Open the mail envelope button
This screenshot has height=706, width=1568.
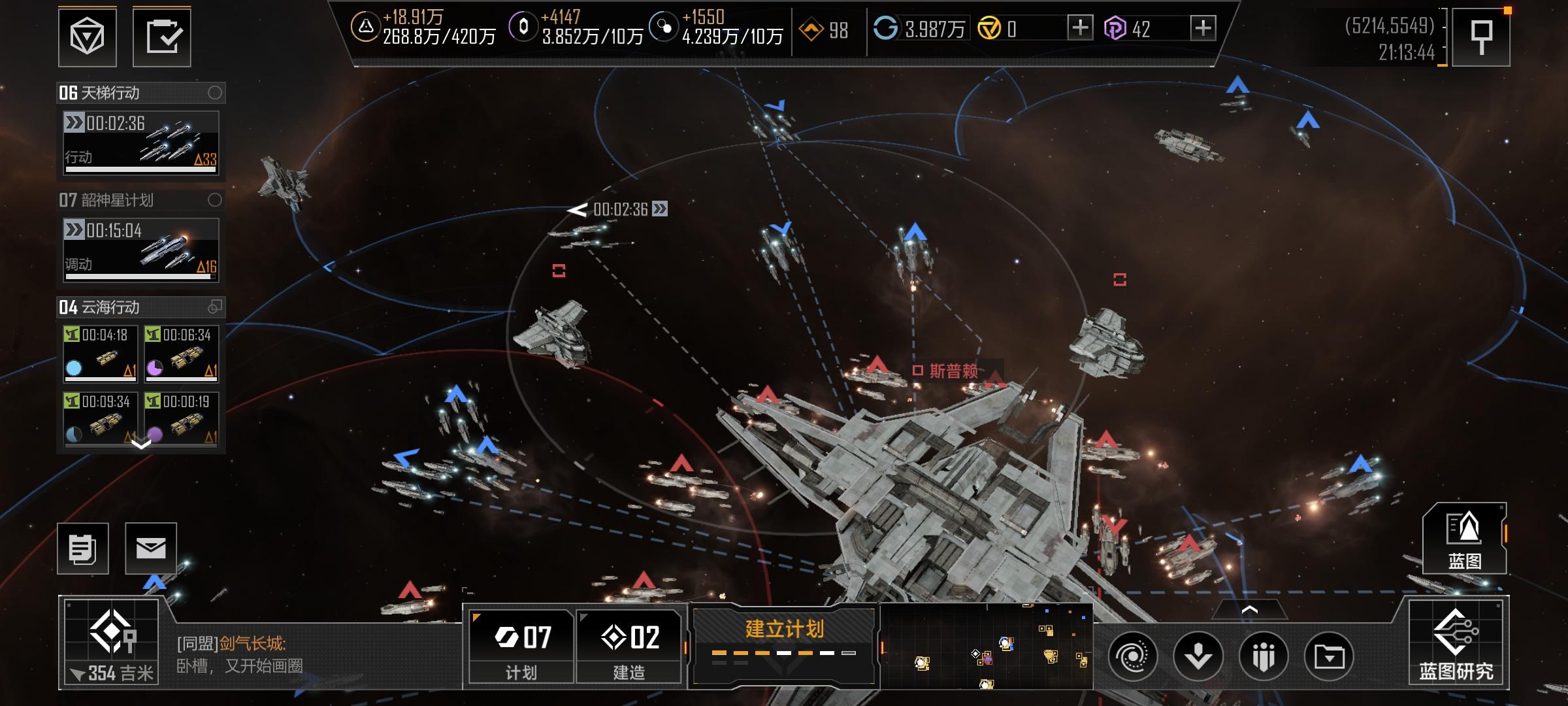click(x=151, y=548)
